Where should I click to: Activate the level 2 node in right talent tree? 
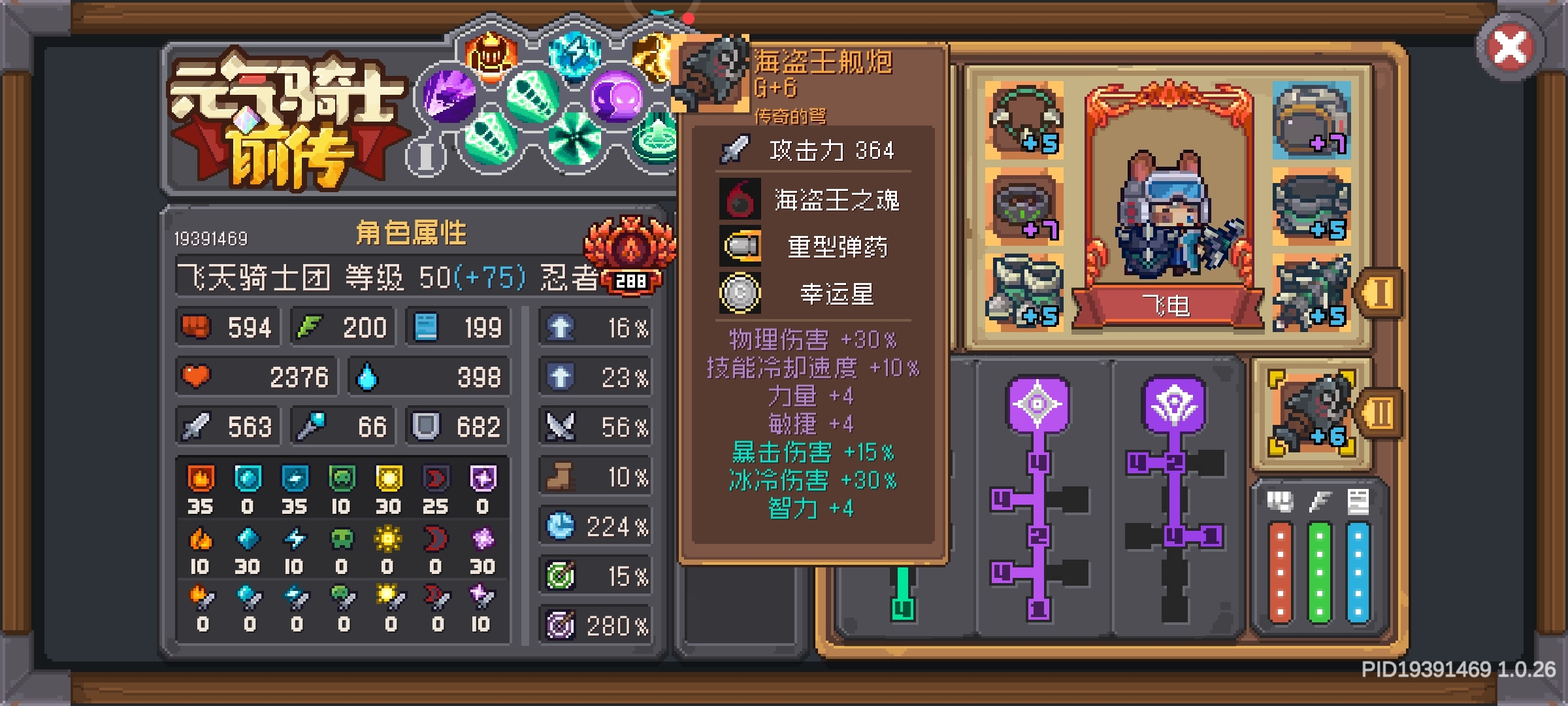pos(1176,462)
